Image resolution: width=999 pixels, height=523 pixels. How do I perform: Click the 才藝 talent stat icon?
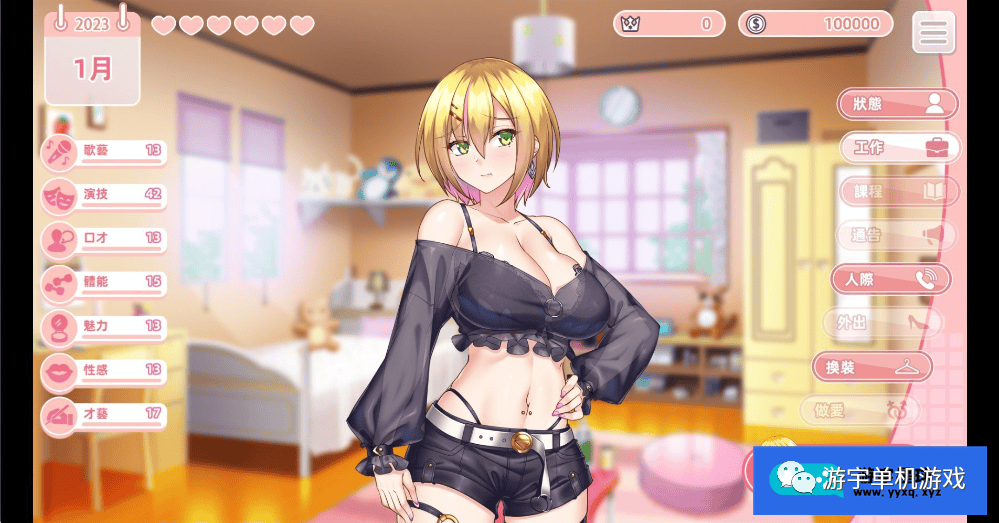click(59, 415)
